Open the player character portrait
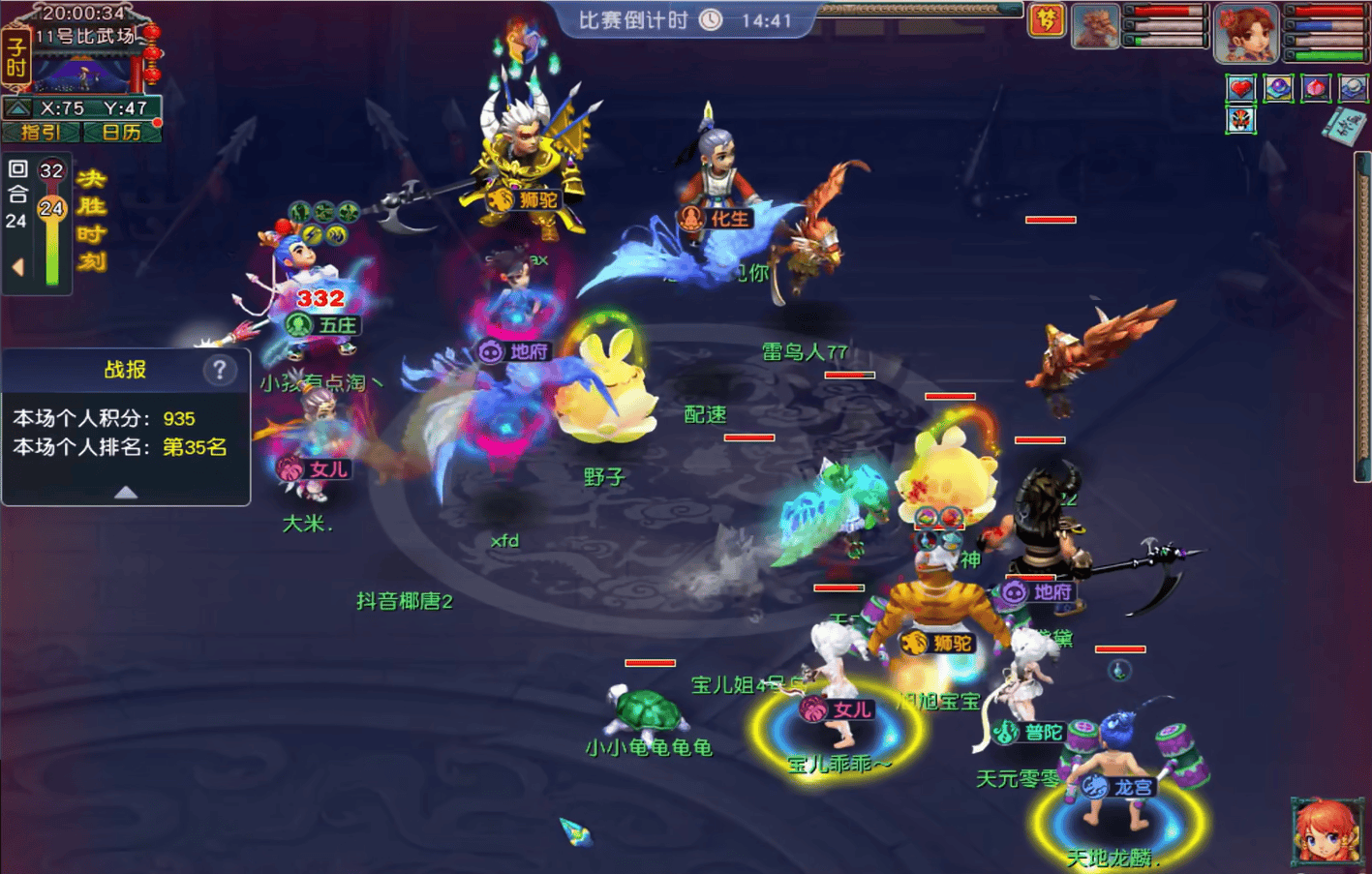This screenshot has width=1372, height=874. coord(1246,31)
